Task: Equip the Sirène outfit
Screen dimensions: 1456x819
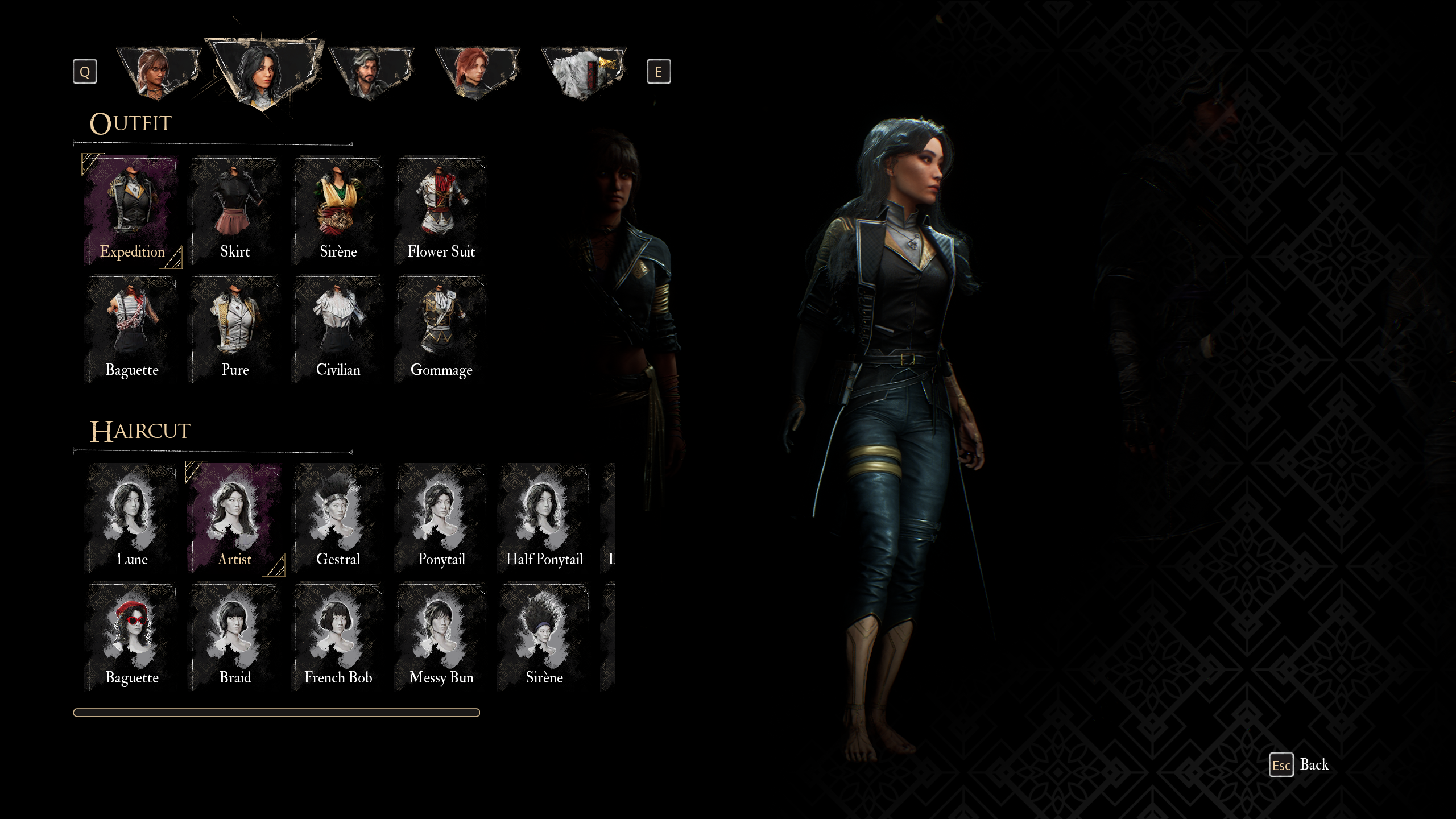Action: coord(338,210)
